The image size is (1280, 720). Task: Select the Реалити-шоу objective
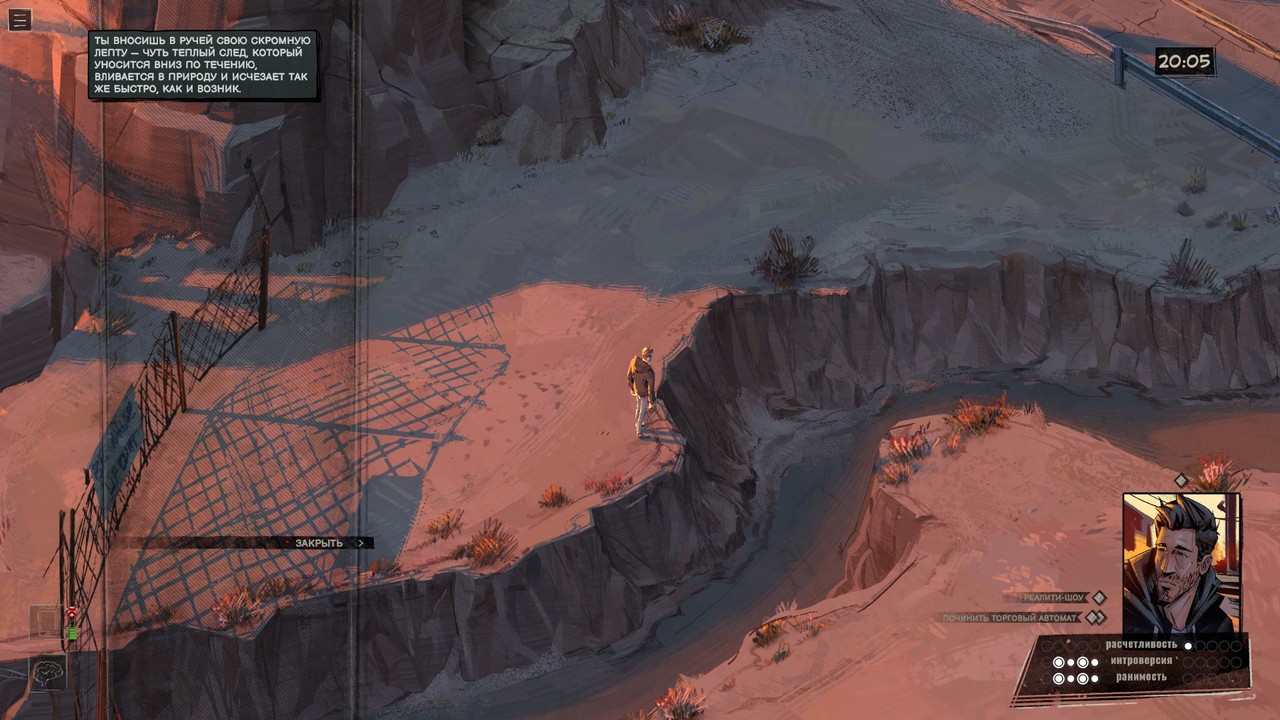tap(1054, 598)
